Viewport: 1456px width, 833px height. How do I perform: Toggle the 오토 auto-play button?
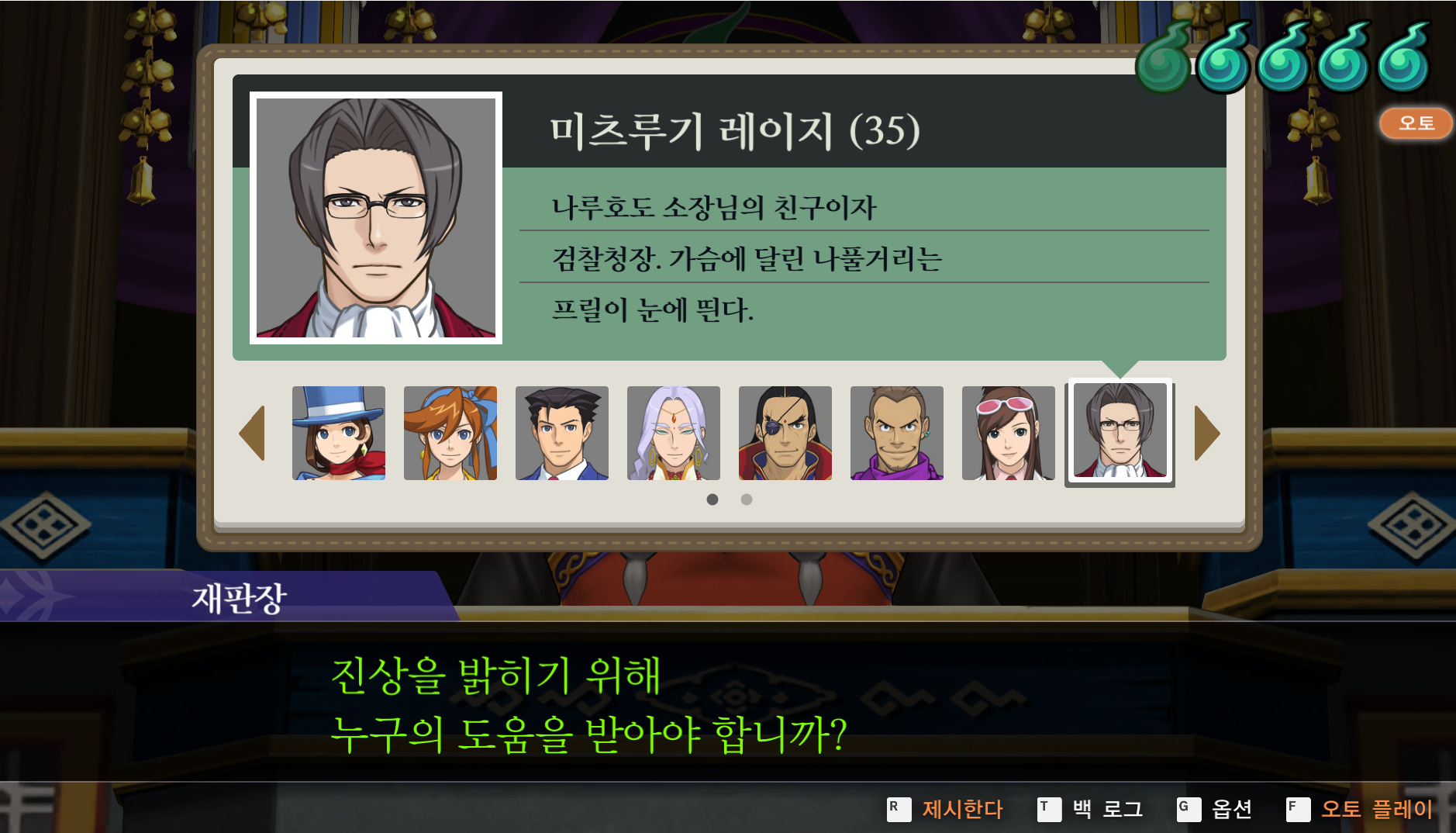pos(1416,122)
